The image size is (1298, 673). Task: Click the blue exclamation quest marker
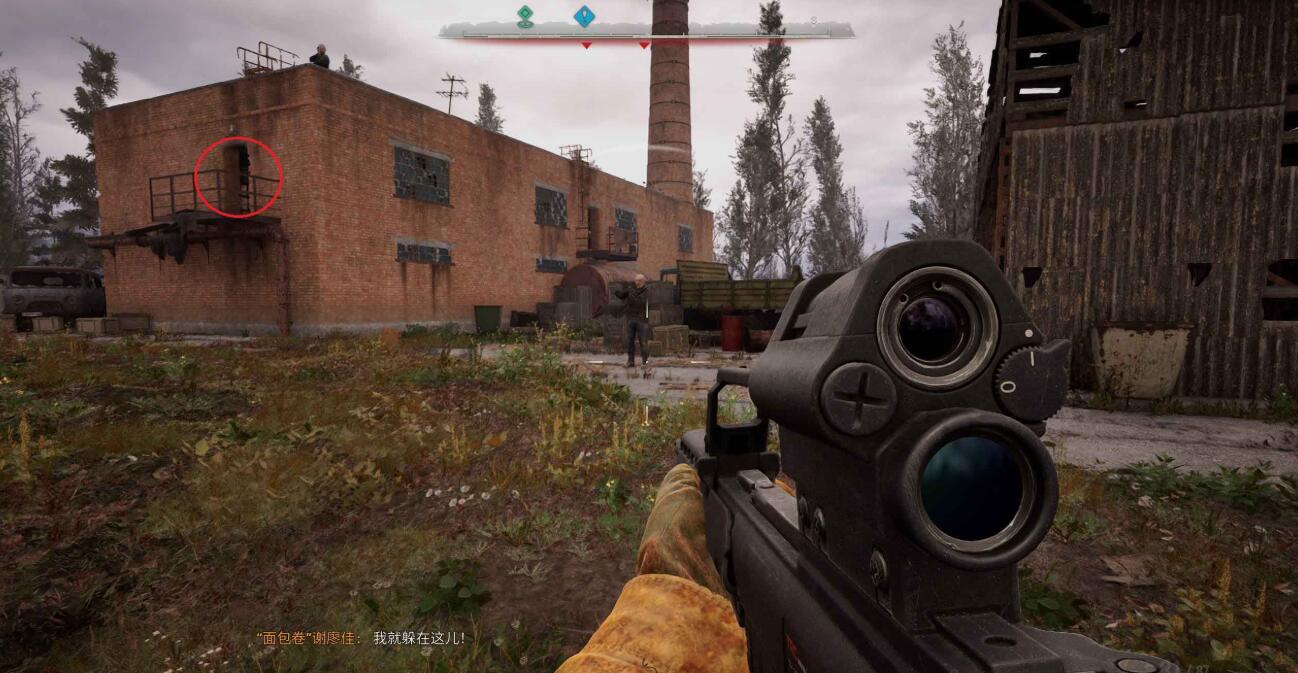[584, 15]
